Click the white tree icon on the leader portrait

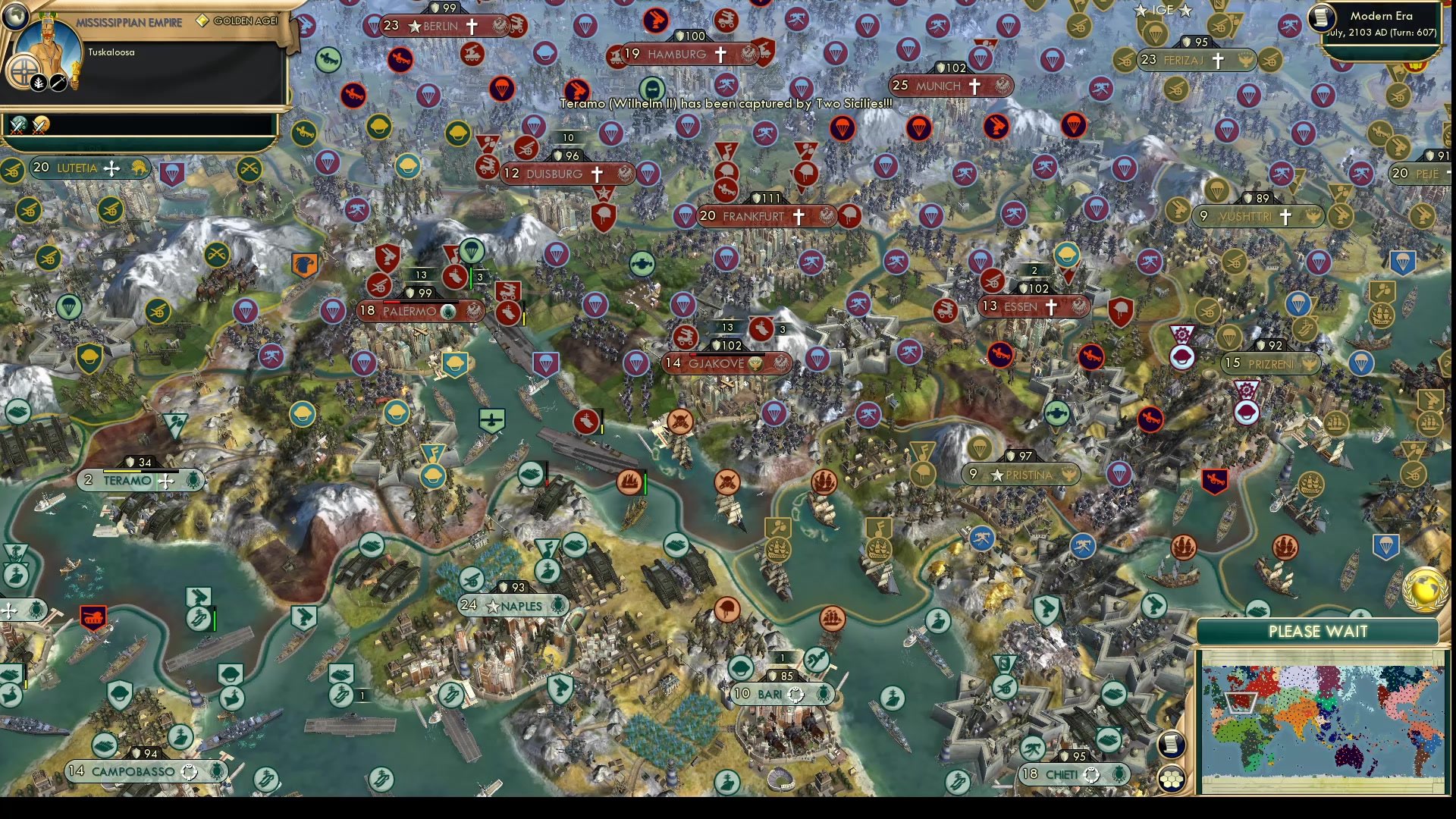38,83
